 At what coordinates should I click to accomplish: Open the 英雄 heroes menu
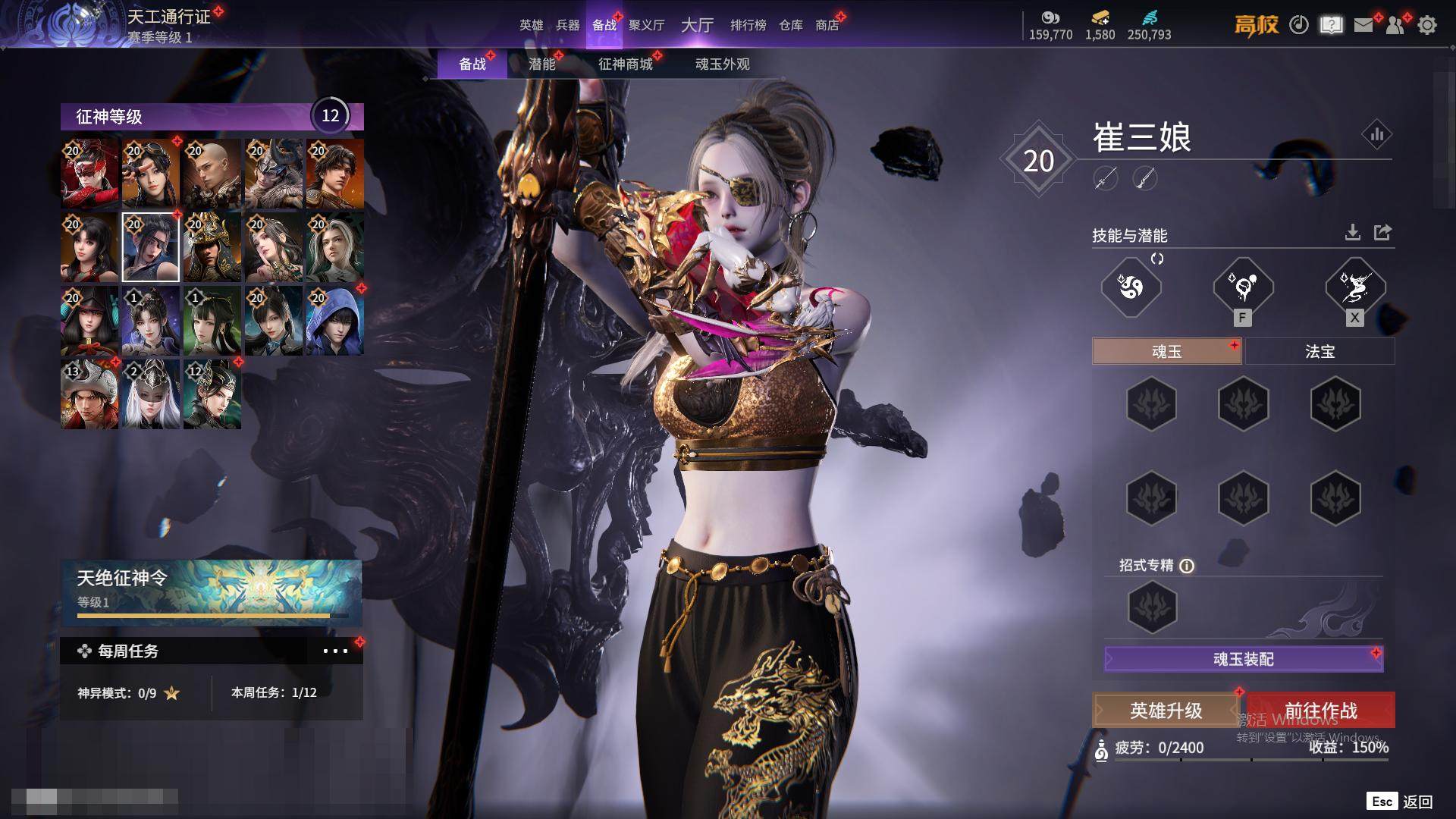pyautogui.click(x=531, y=25)
